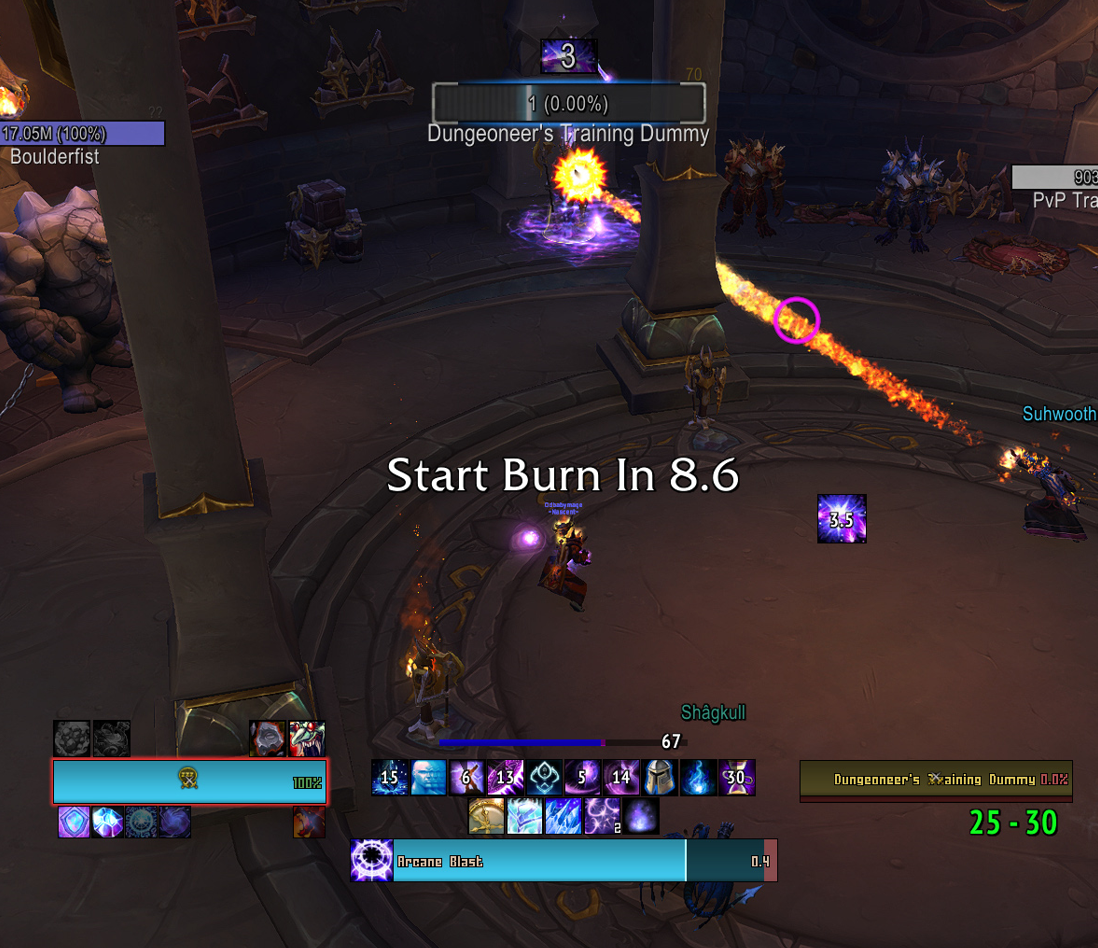Select the blue flame spell icon

click(698, 777)
